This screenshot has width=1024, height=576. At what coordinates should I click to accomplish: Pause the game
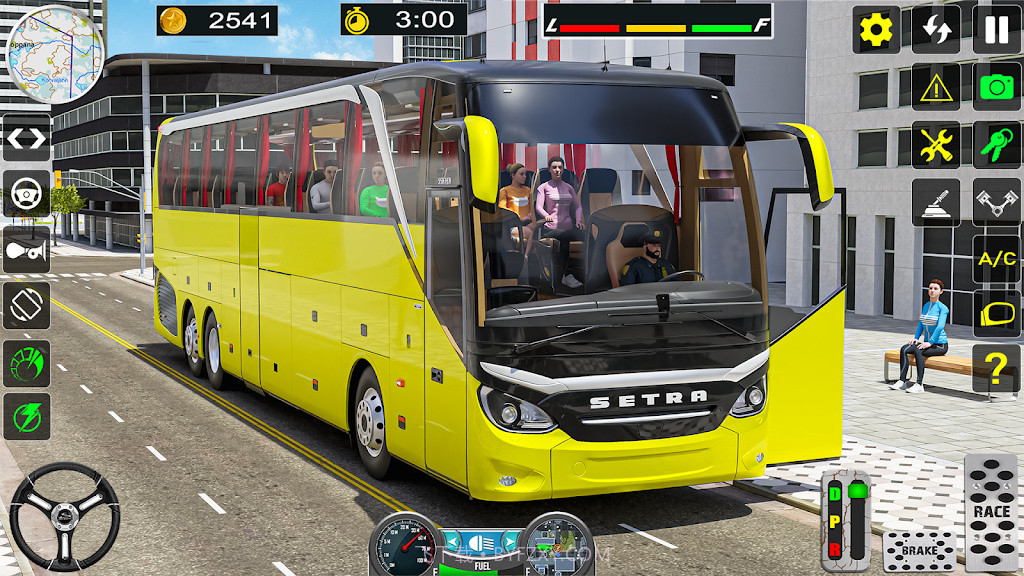point(997,30)
